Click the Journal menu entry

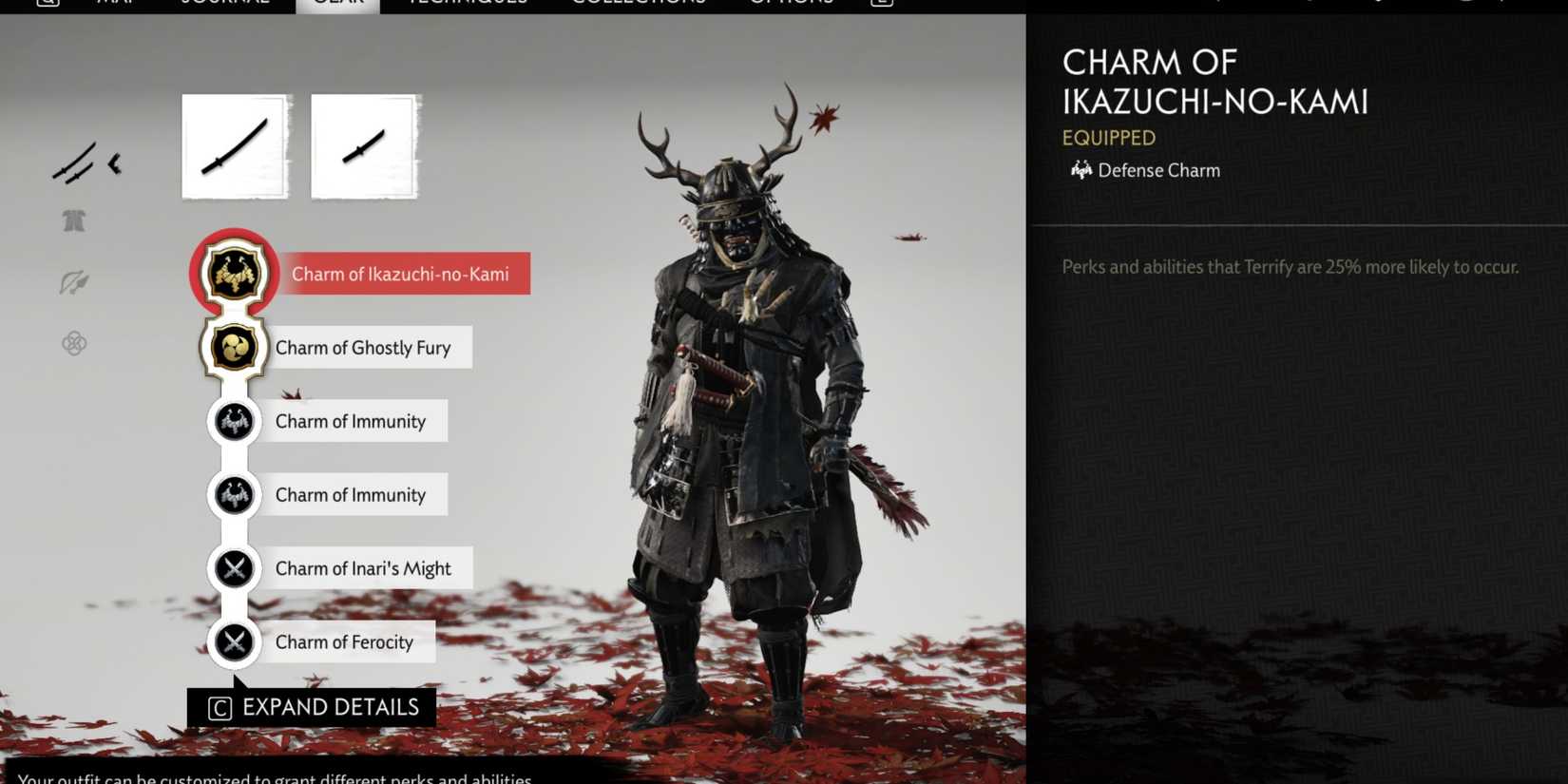[x=223, y=4]
